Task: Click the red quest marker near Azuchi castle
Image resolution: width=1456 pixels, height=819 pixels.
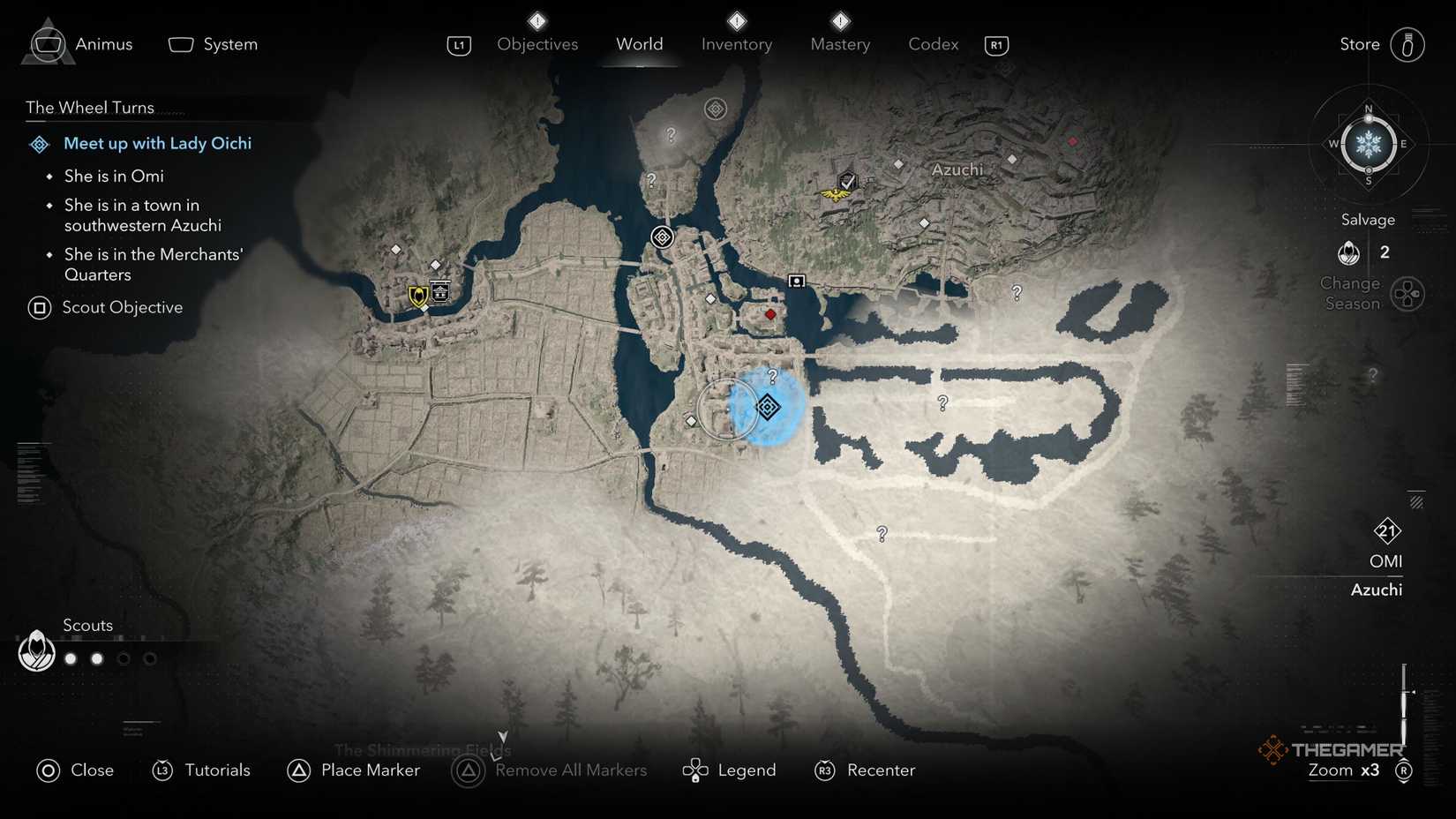Action: coord(769,313)
